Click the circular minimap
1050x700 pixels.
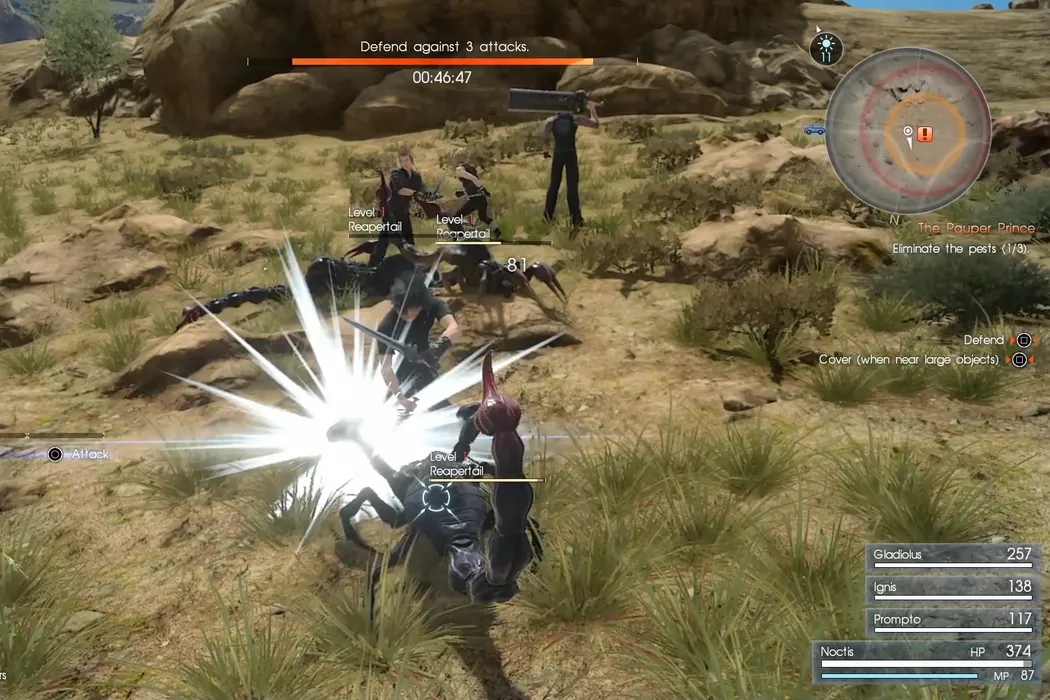[x=908, y=131]
